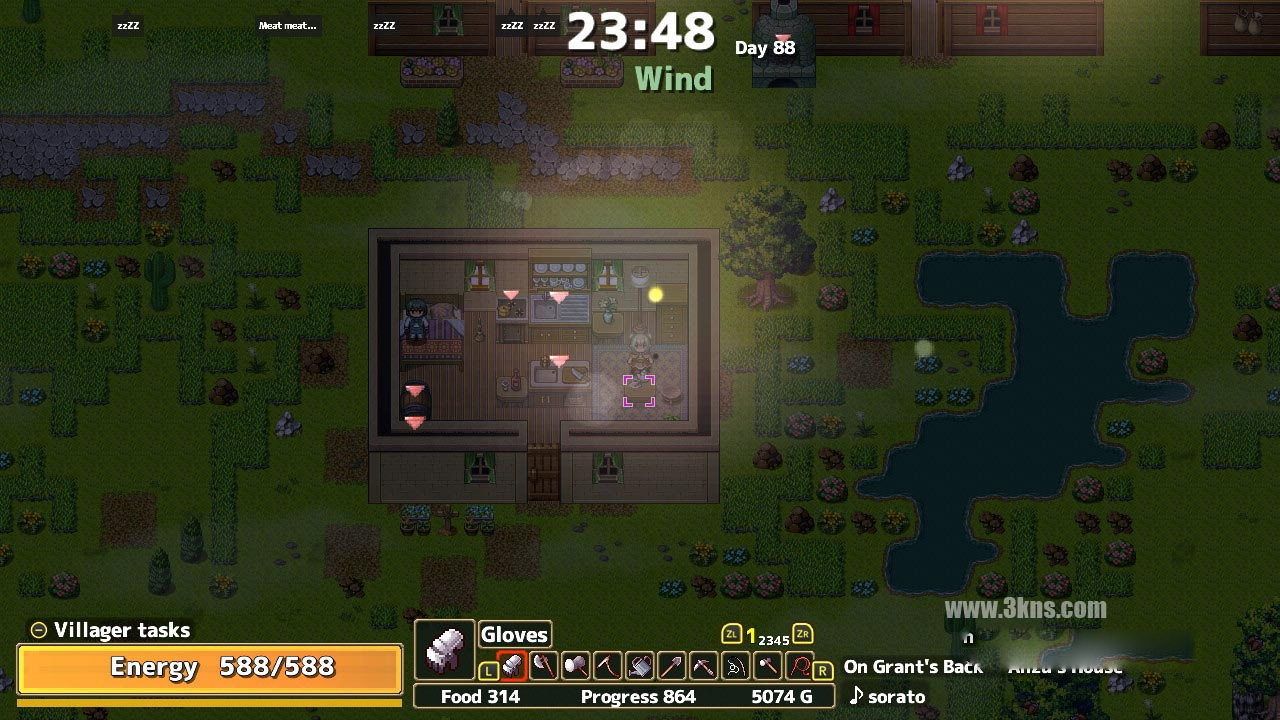Select the fishing rod slot
The image size is (1280, 720).
pyautogui.click(x=736, y=665)
